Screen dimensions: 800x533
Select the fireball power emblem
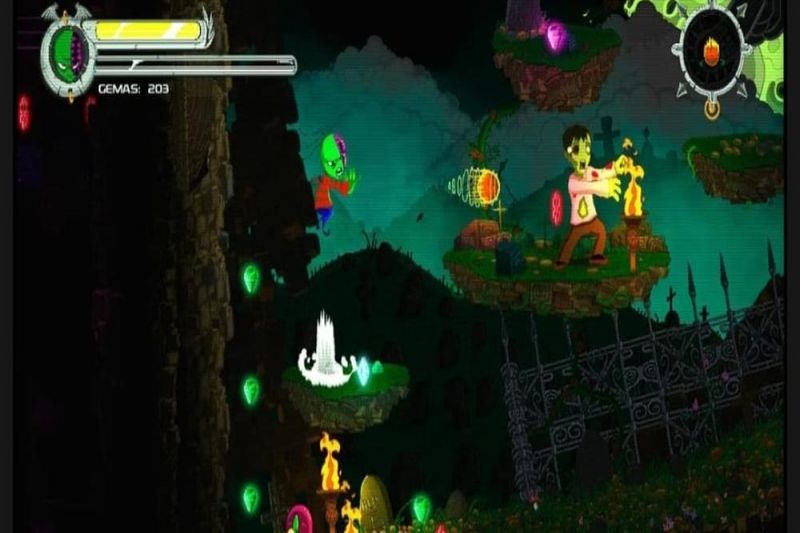[712, 51]
